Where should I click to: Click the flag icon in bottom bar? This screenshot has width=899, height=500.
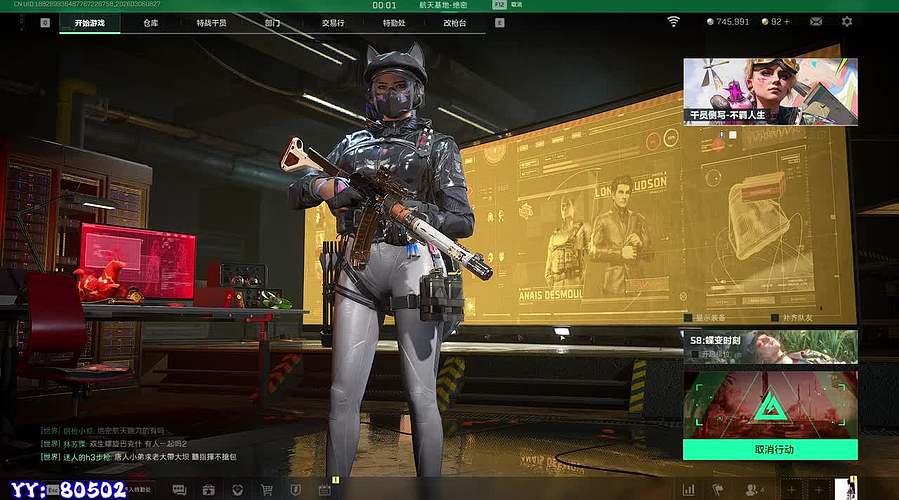[717, 490]
